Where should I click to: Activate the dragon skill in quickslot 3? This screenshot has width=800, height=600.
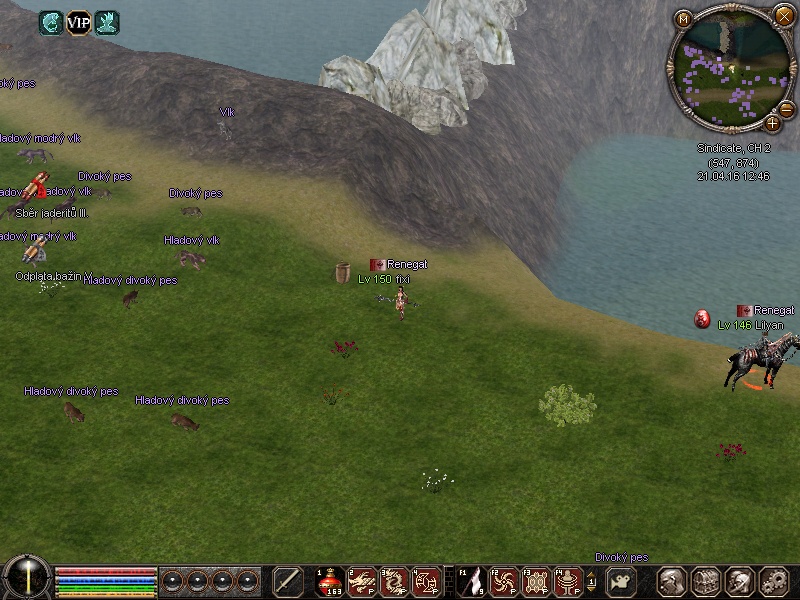tap(395, 581)
